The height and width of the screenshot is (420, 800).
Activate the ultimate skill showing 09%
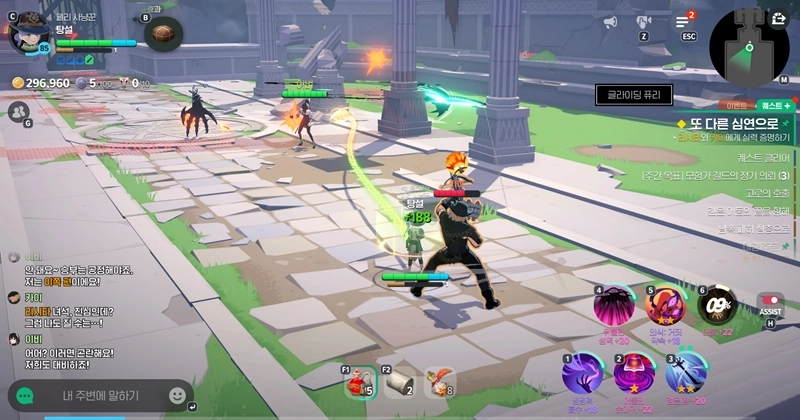716,305
